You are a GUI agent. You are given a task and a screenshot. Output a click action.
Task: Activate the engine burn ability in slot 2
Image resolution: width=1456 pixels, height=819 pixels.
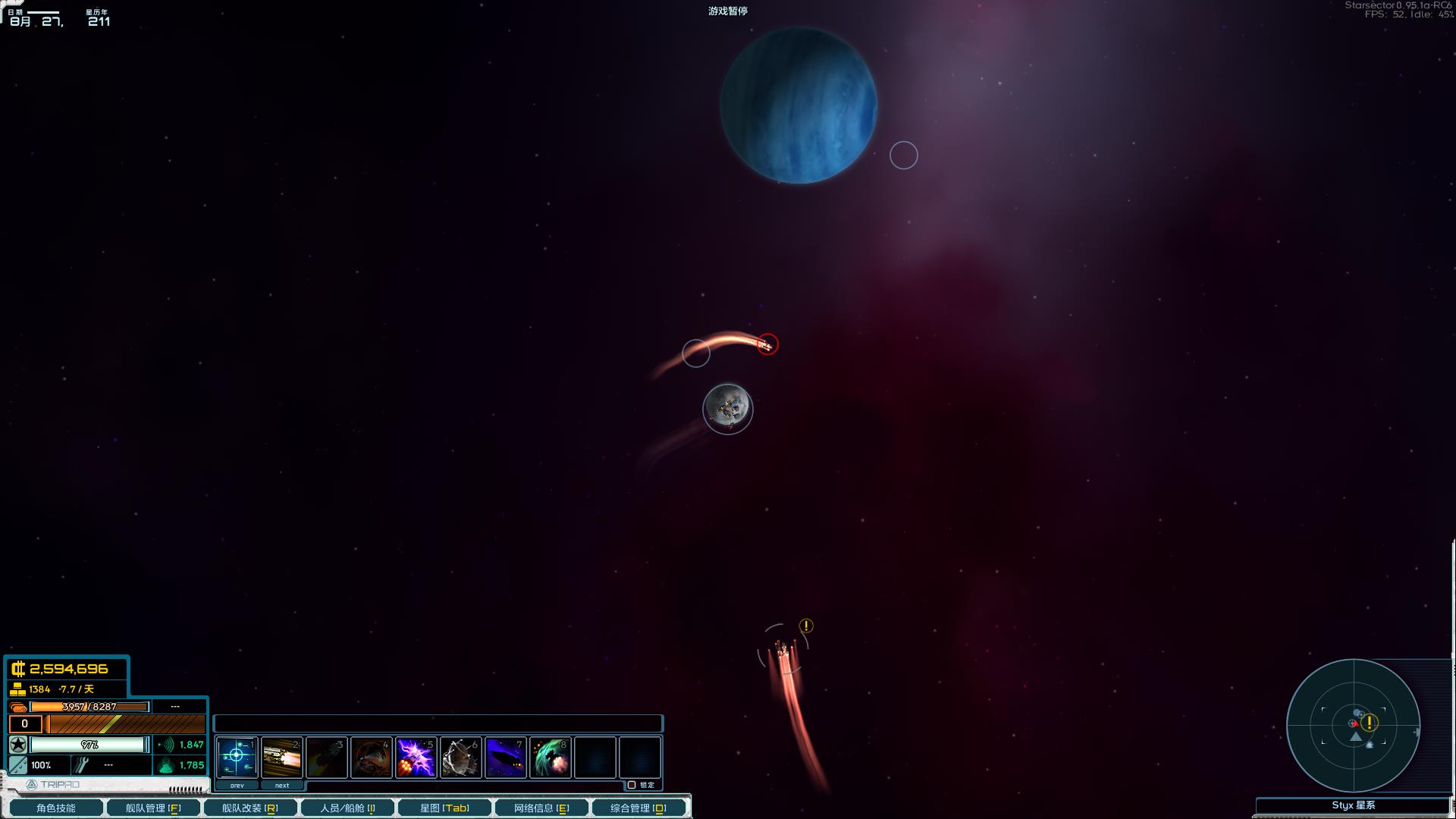pos(281,757)
